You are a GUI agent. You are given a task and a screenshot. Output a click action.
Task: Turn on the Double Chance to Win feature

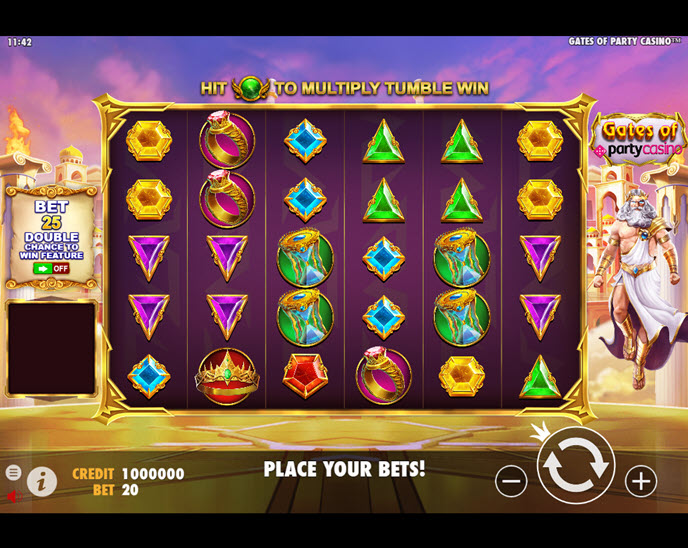point(51,268)
